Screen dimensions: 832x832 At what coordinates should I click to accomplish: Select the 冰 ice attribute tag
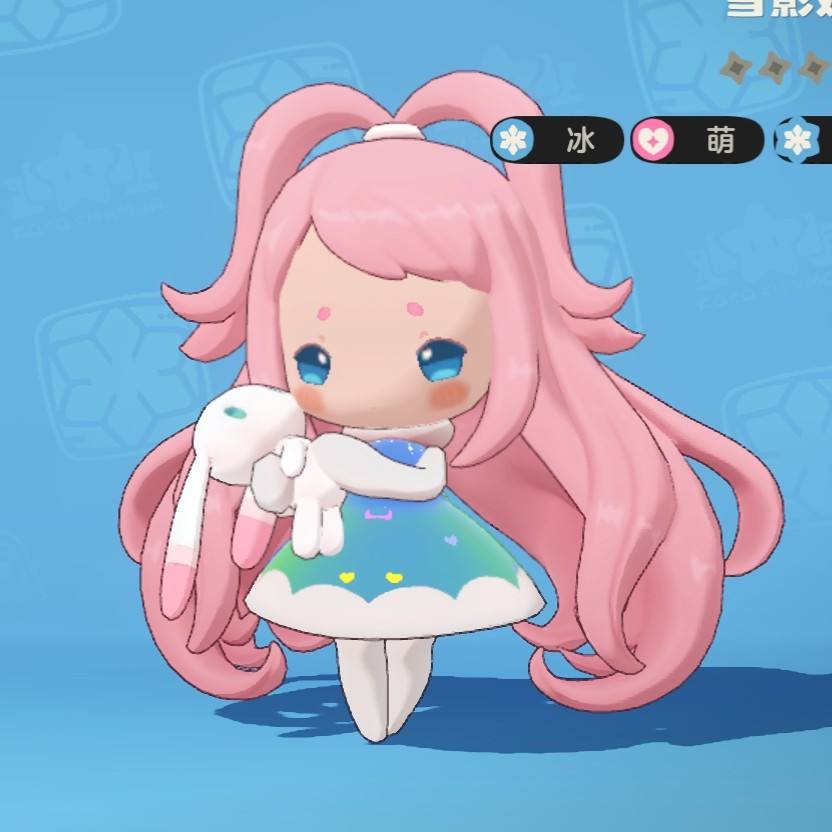pos(557,141)
